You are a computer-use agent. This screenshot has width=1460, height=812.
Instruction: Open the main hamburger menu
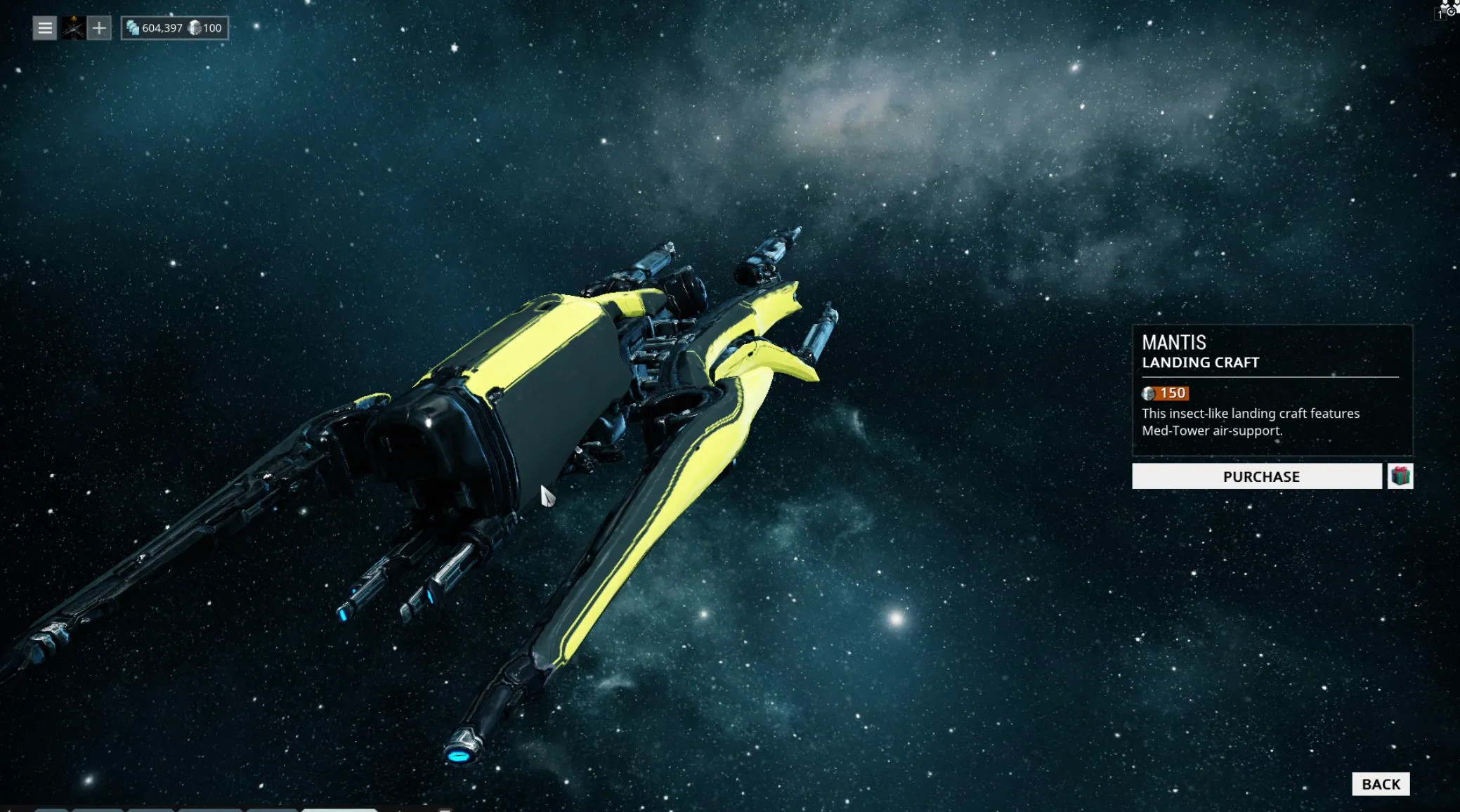coord(44,28)
